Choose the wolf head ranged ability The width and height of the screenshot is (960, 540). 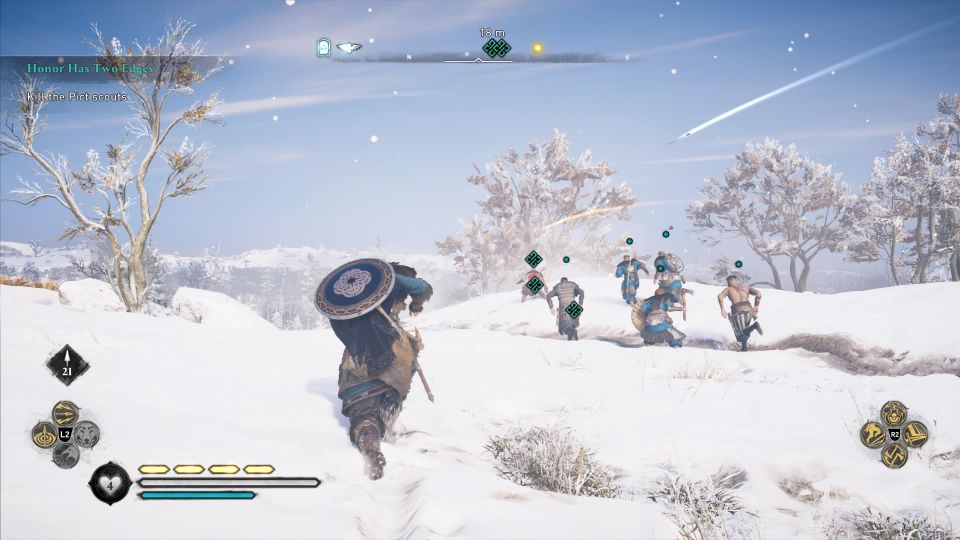[x=87, y=435]
